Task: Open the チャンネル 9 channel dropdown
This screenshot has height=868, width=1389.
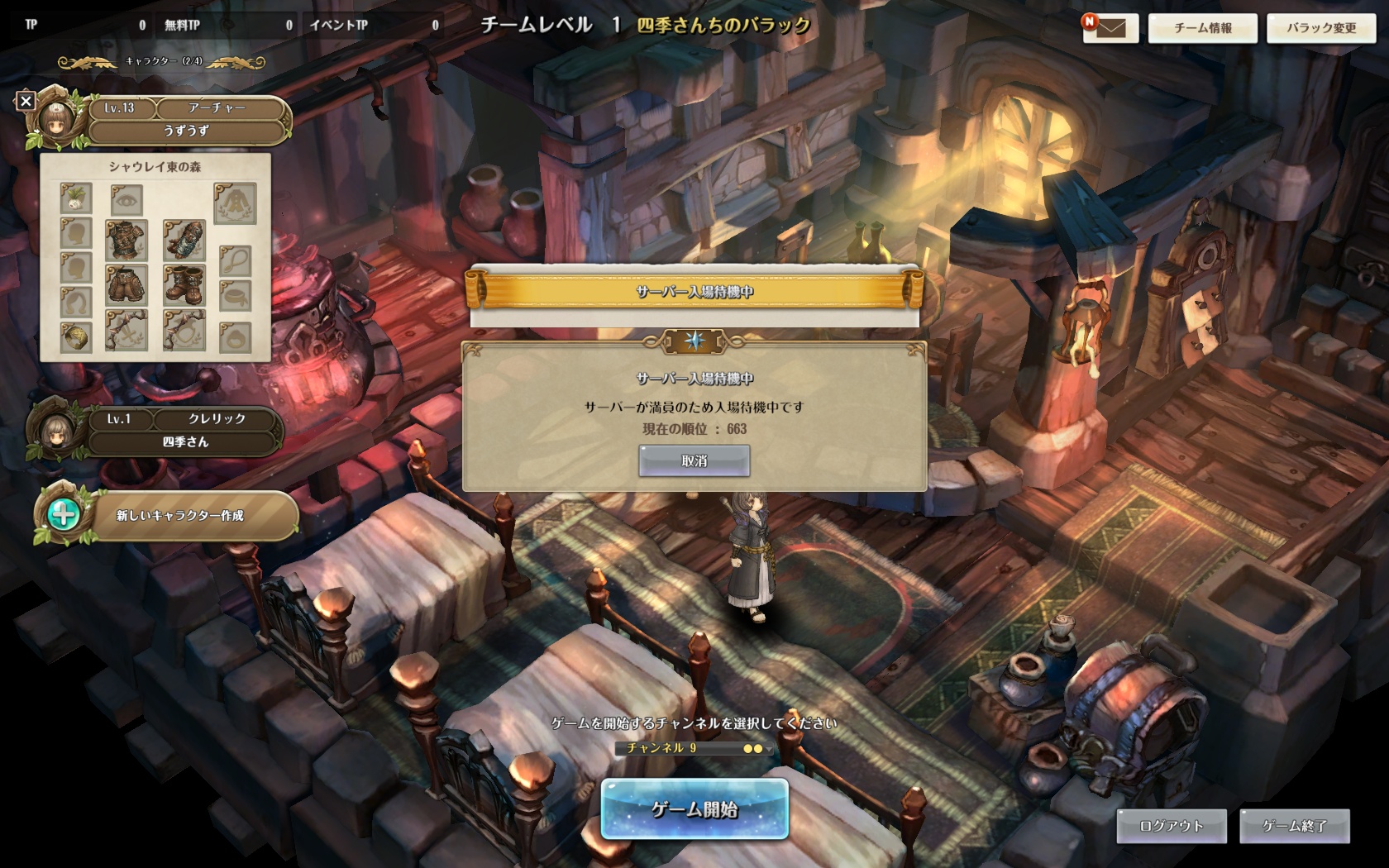Action: (694, 748)
